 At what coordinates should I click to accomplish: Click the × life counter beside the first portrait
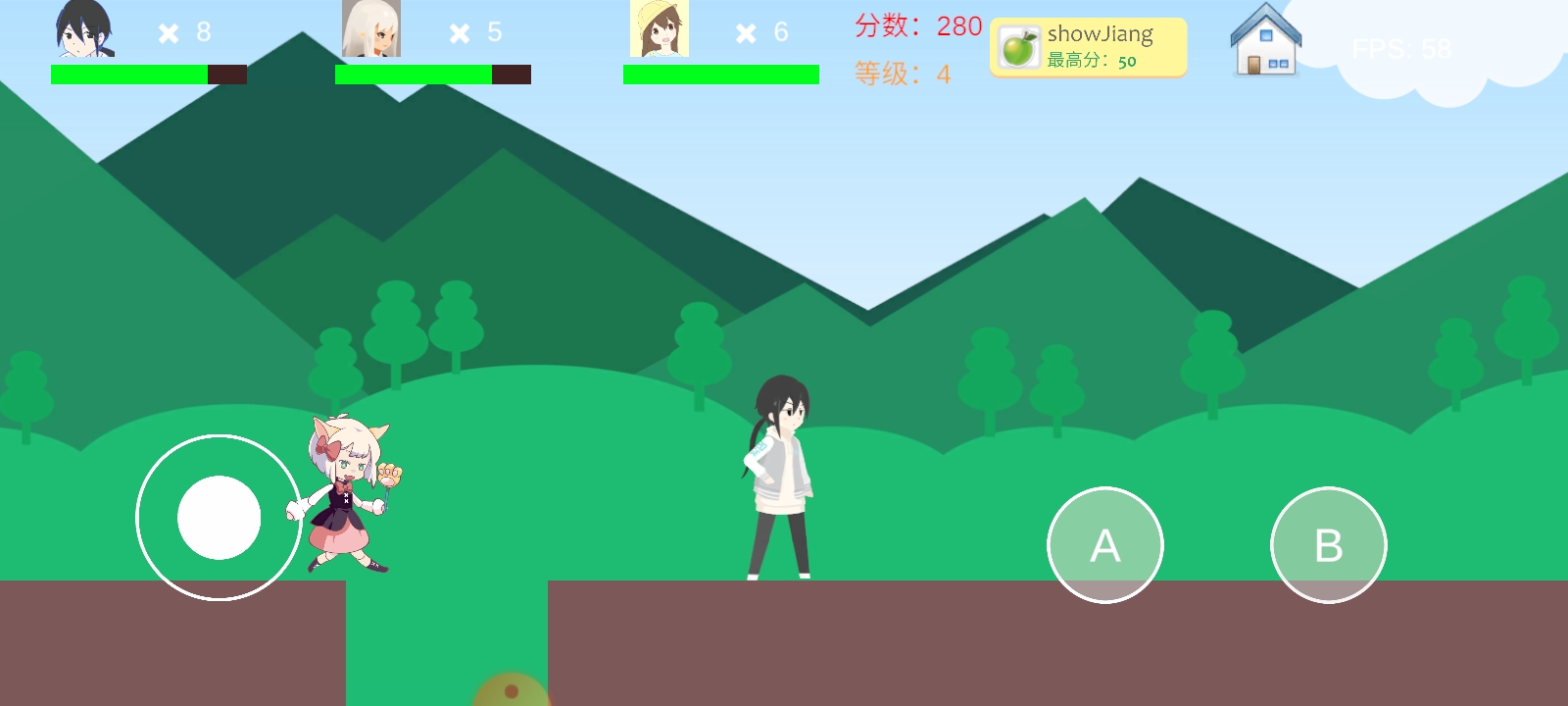tap(169, 31)
